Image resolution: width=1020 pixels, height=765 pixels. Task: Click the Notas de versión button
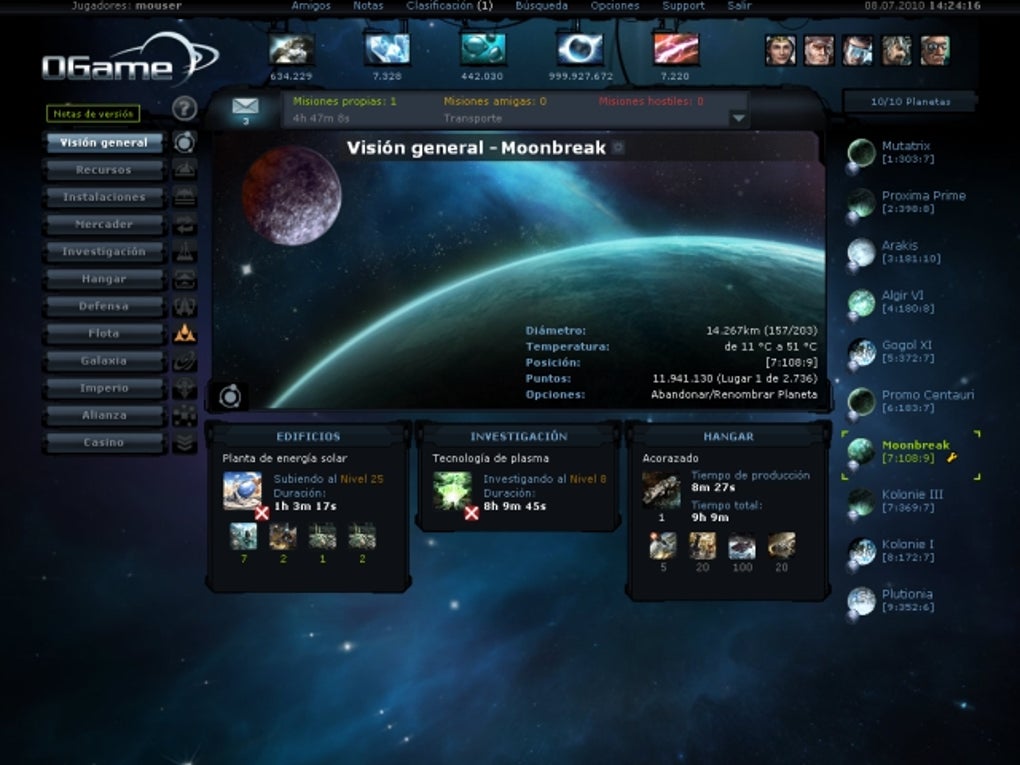pyautogui.click(x=94, y=114)
